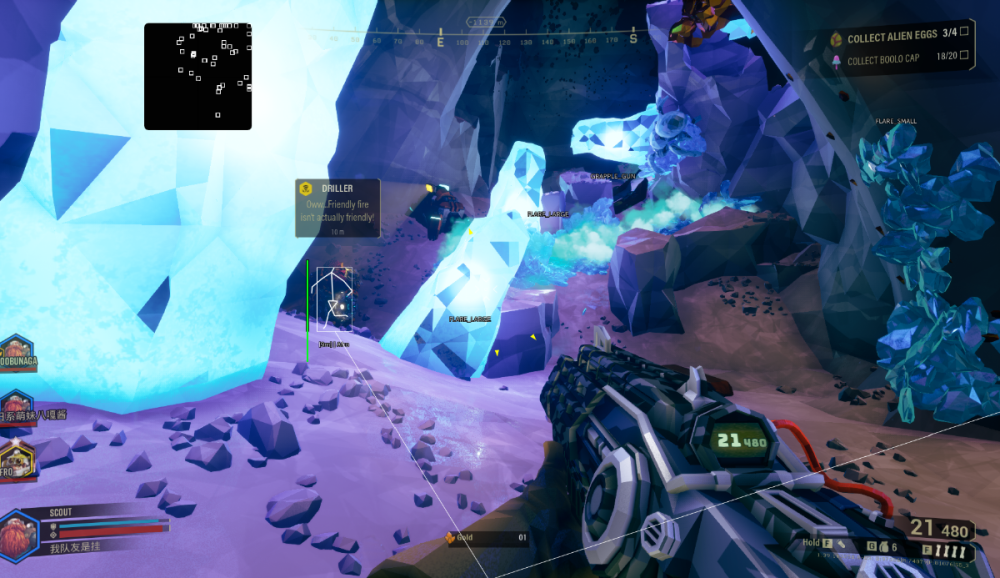1000x578 pixels.
Task: Select the yellow starred FRO teammate portrait
Action: [16, 461]
